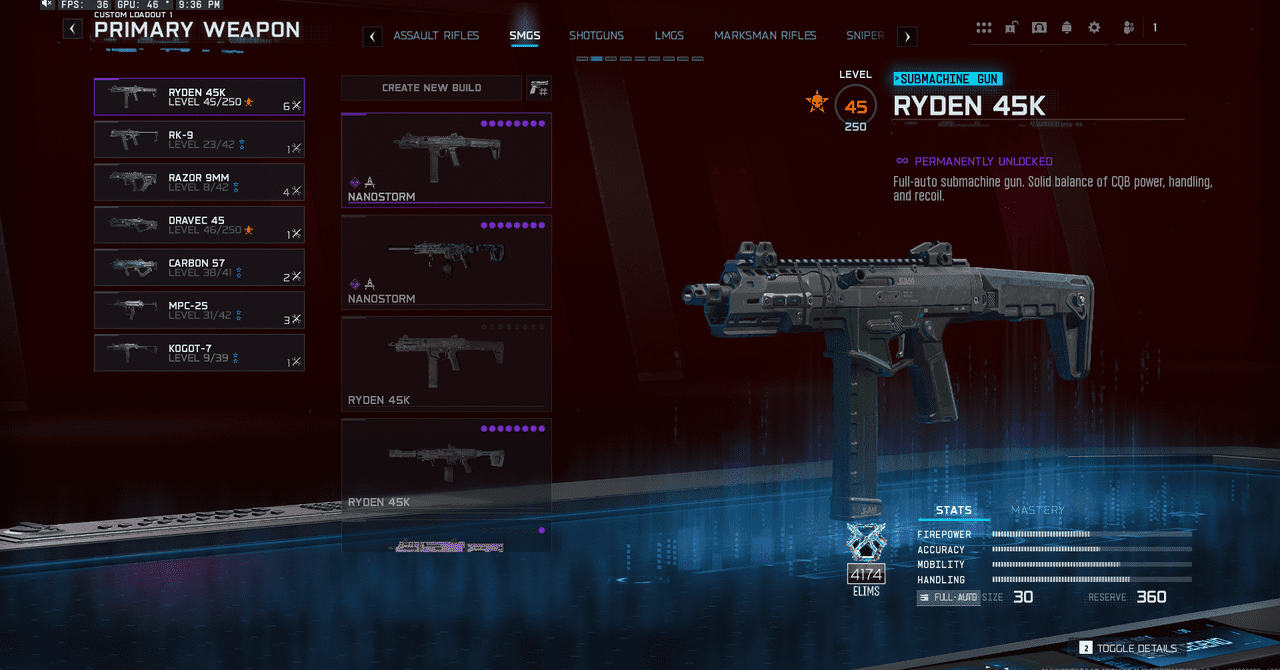Image resolution: width=1280 pixels, height=670 pixels.
Task: Show the Marksman Rifles category
Action: click(x=765, y=36)
